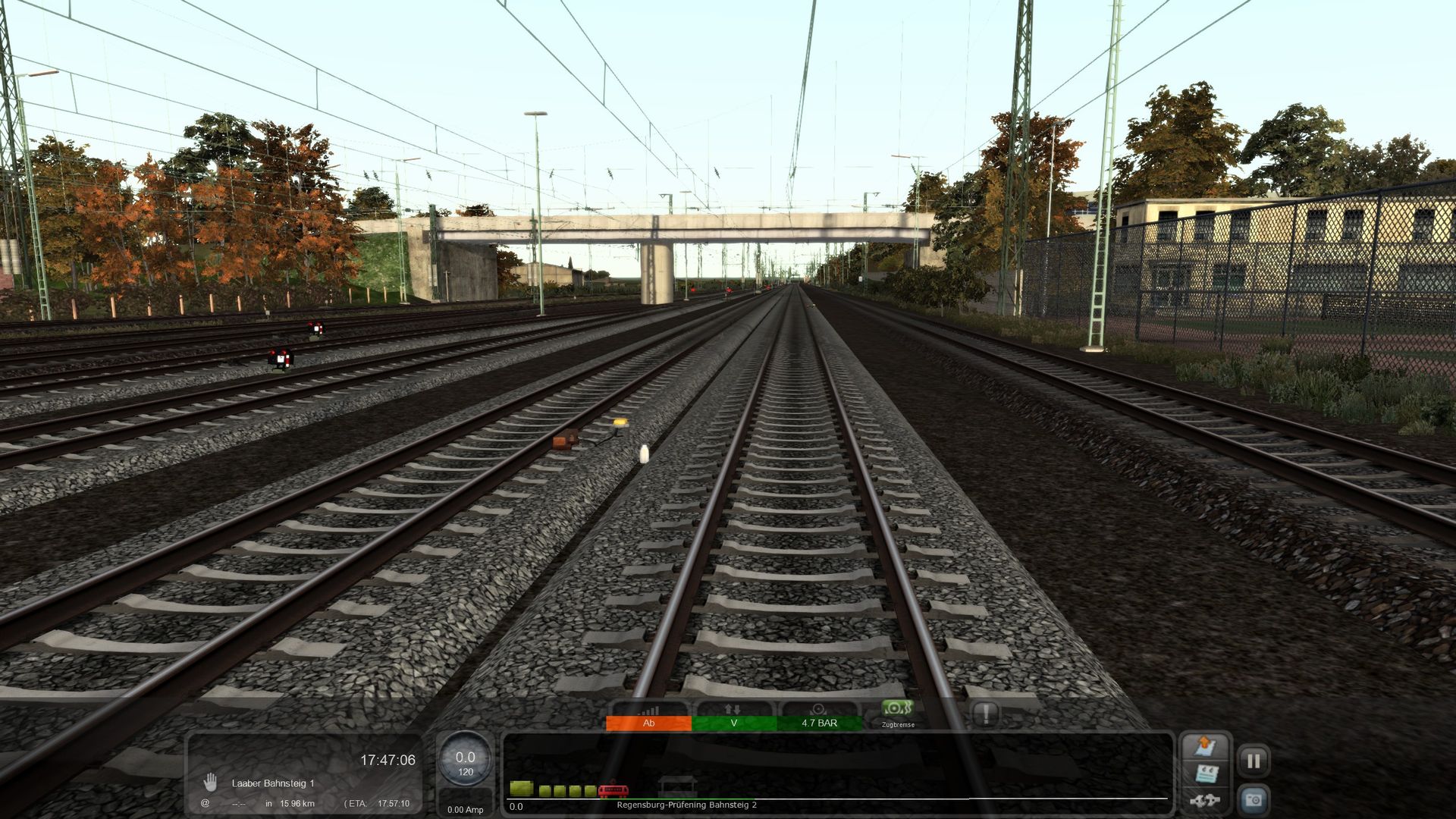The height and width of the screenshot is (819, 1456).
Task: Toggle the green Zugbremse train brake icon
Action: tap(897, 711)
